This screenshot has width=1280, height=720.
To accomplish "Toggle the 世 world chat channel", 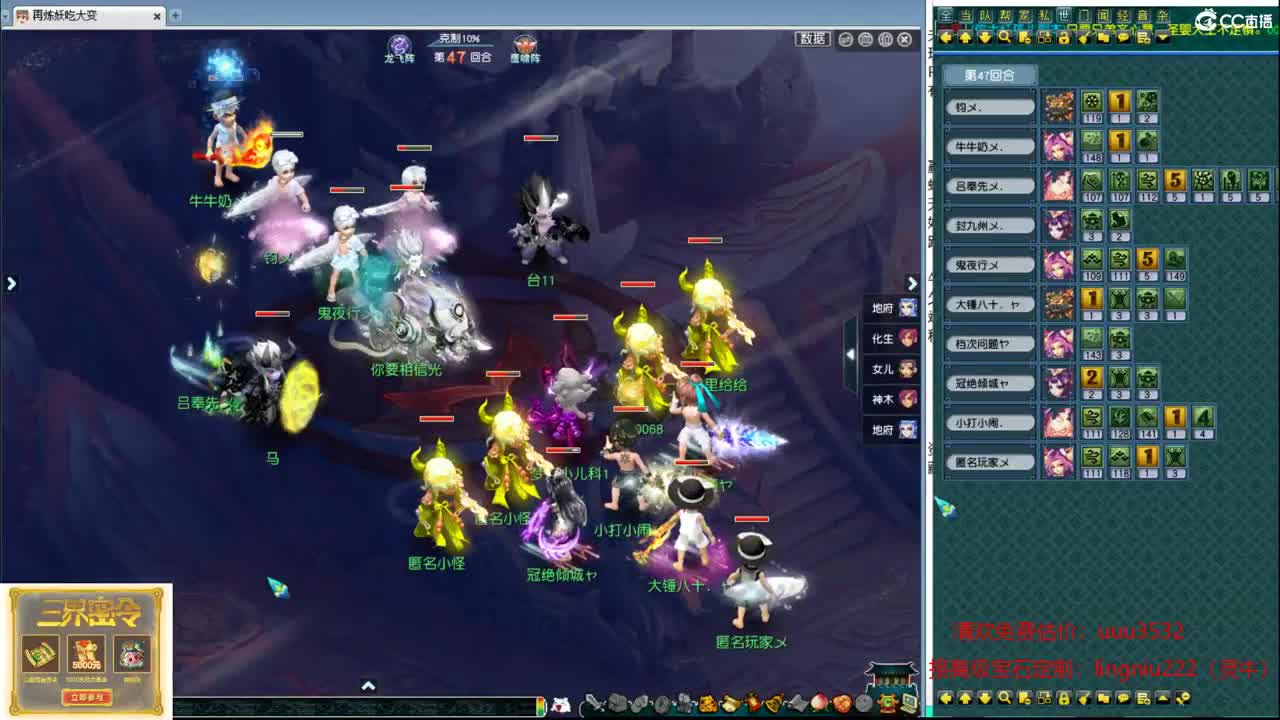I will click(x=1063, y=15).
